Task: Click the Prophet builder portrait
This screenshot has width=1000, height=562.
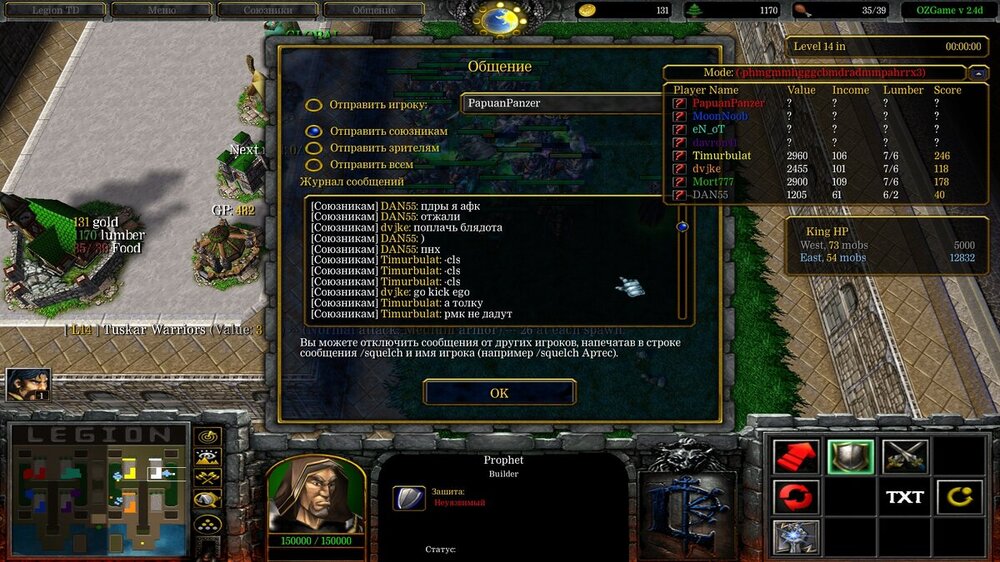Action: point(315,495)
